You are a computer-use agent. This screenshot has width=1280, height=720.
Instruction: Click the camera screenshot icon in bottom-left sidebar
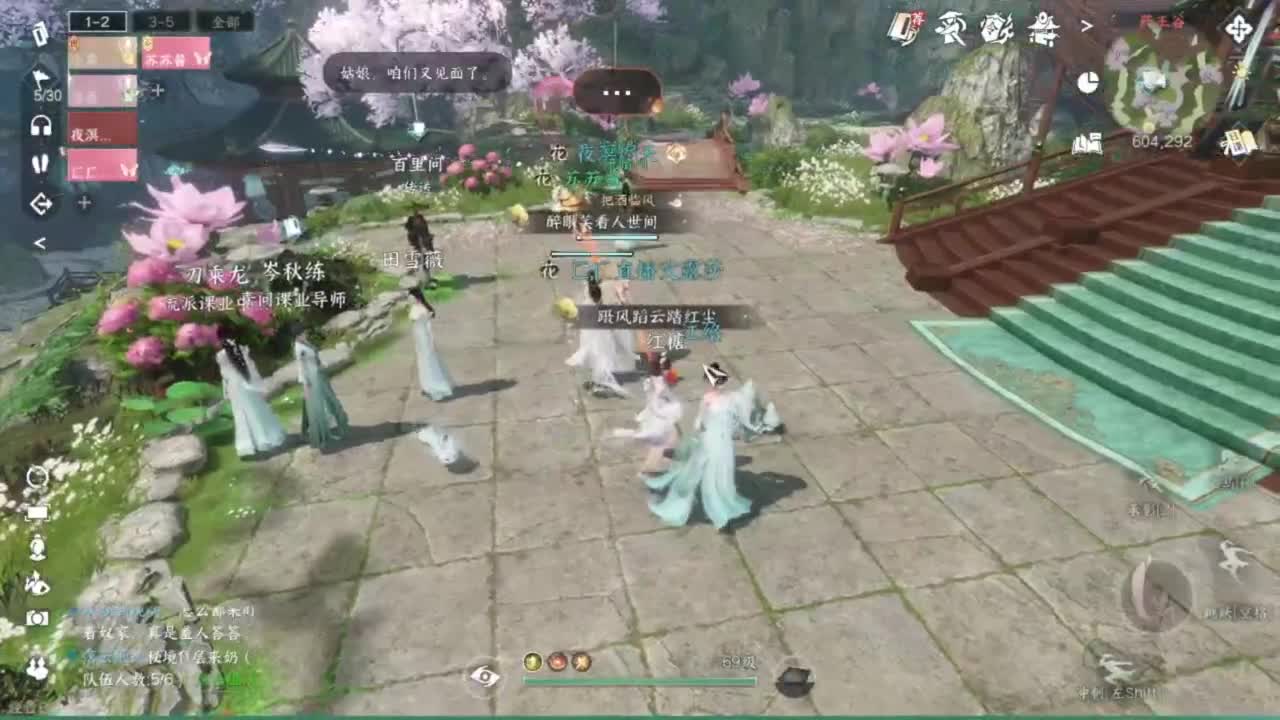[37, 617]
